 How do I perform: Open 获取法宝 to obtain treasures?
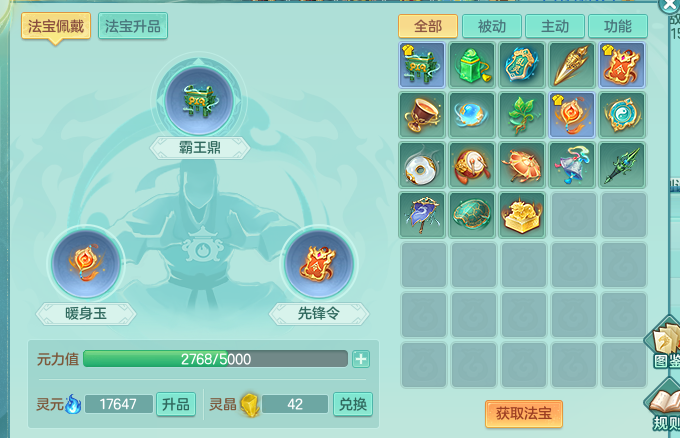click(x=524, y=413)
